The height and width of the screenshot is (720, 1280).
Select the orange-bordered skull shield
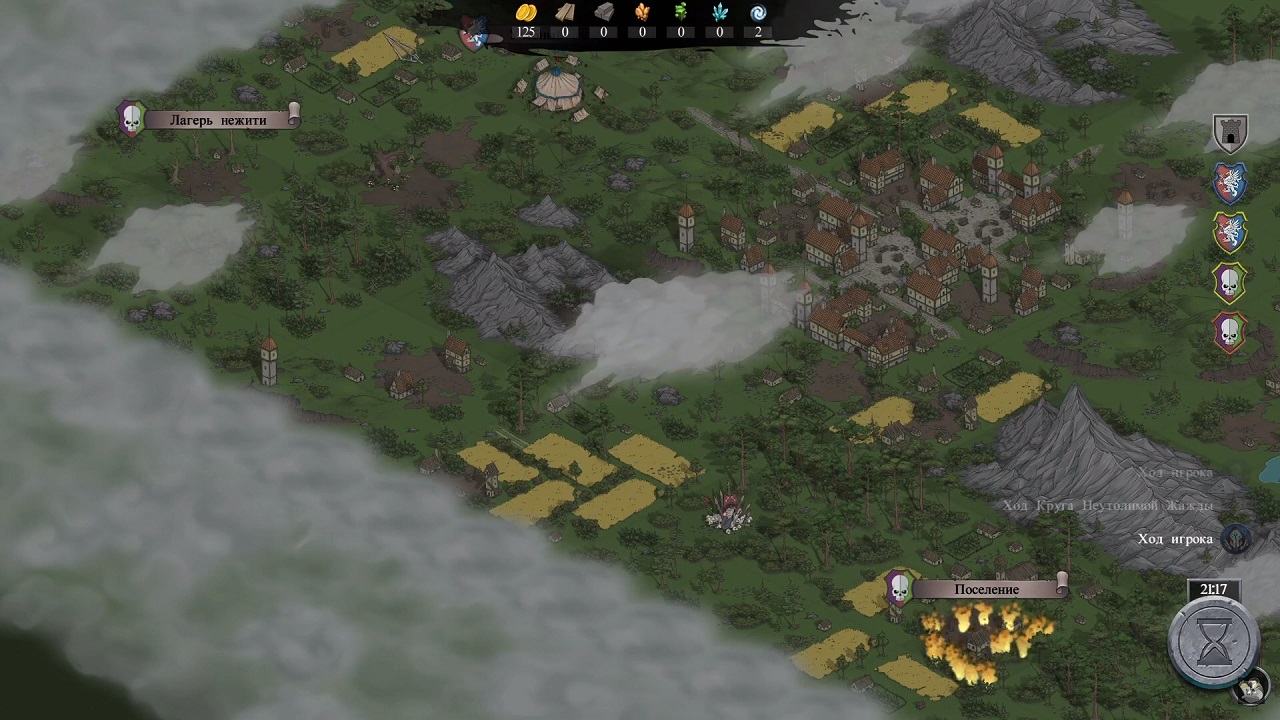click(x=1230, y=331)
